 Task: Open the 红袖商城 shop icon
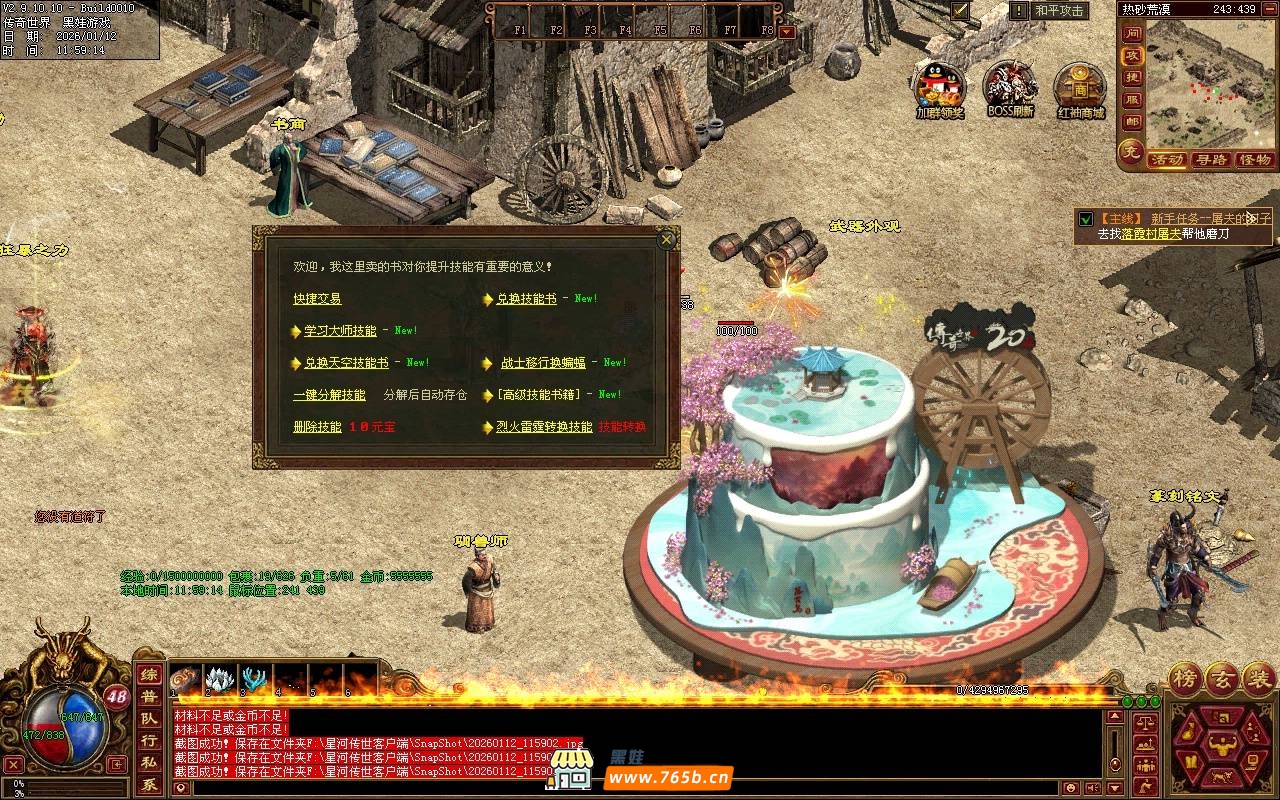[1080, 86]
